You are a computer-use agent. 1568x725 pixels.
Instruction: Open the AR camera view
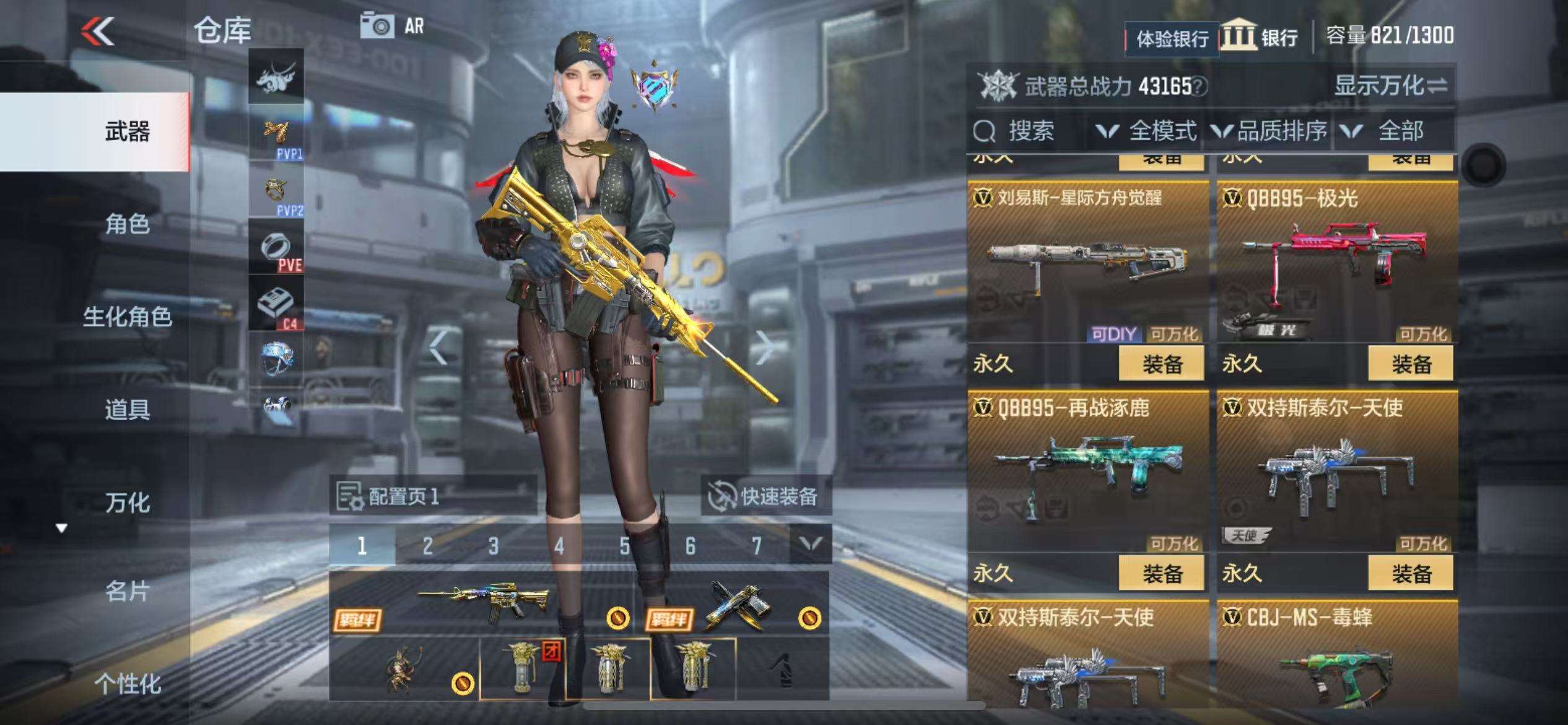tap(393, 26)
